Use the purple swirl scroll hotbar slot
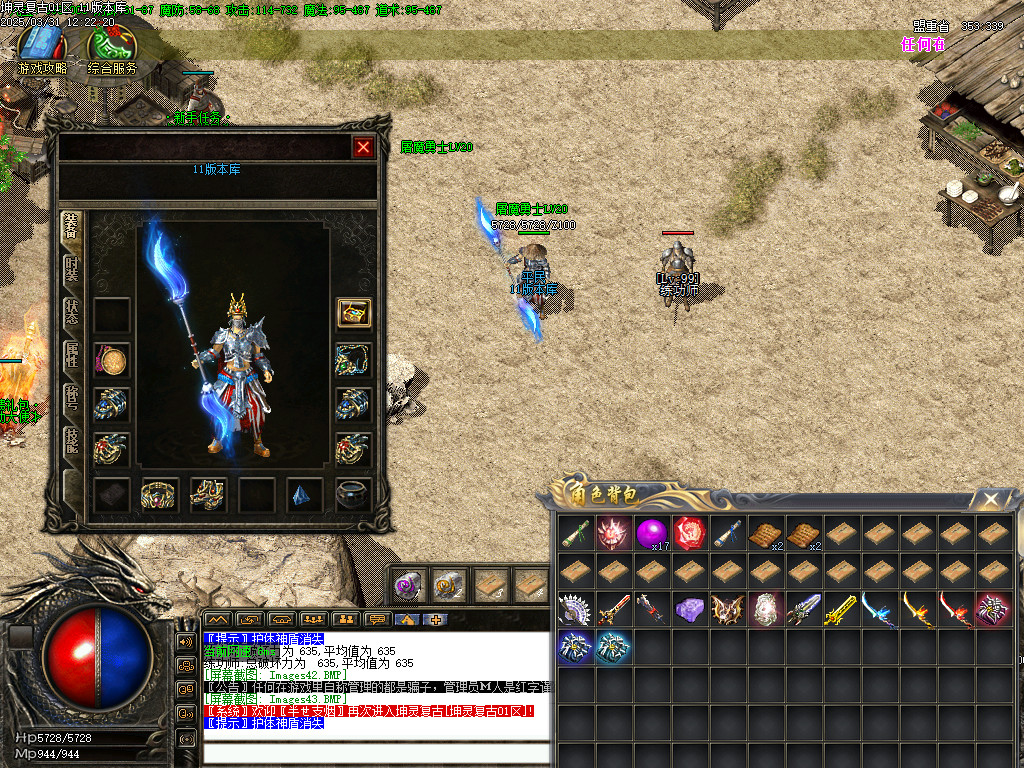Screen dimensions: 1024x768 pos(407,585)
